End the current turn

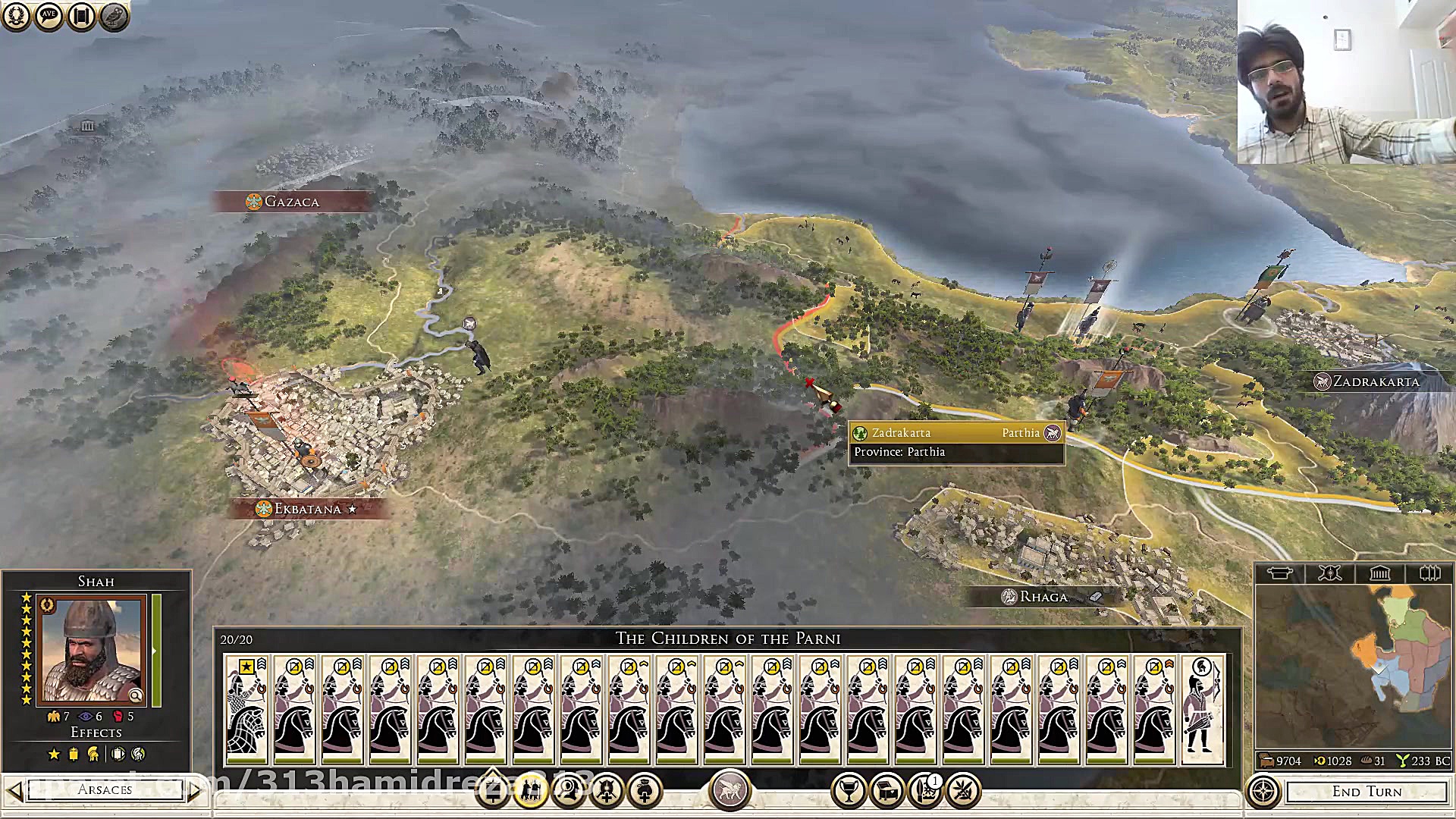(1367, 792)
